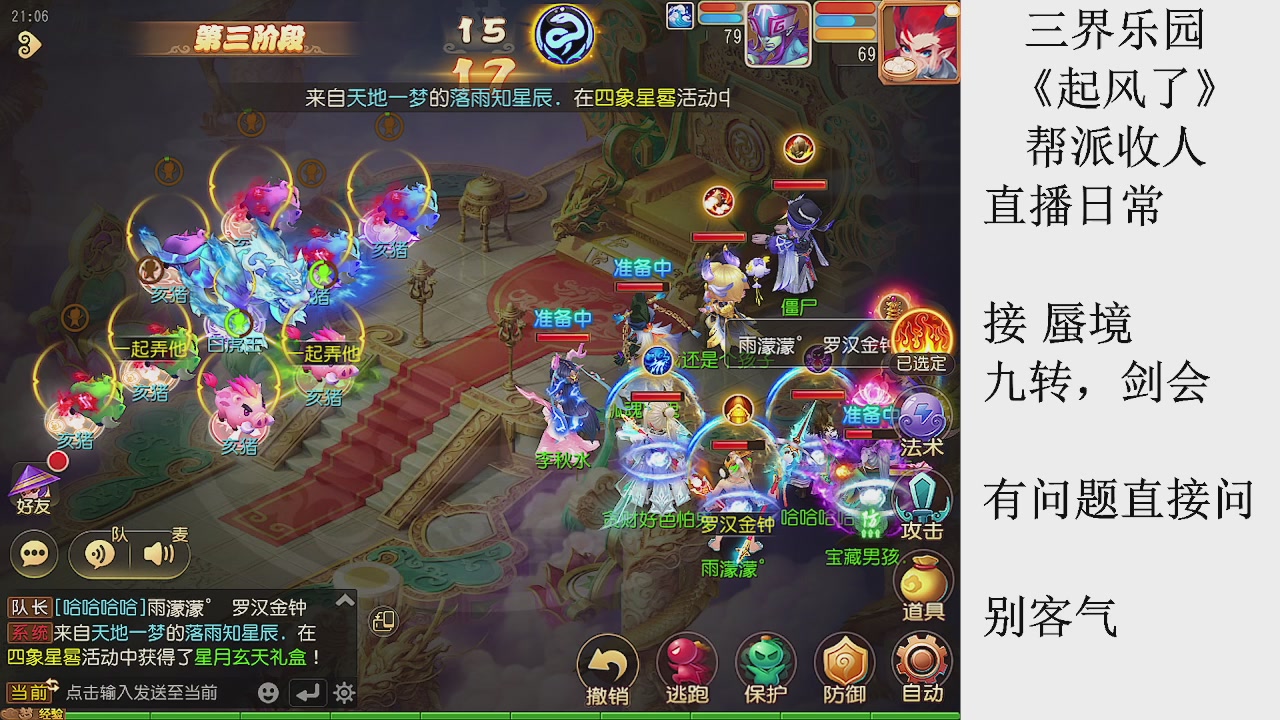Mute team voice with the 麦 speaker toggle
The image size is (1280, 720).
156,555
